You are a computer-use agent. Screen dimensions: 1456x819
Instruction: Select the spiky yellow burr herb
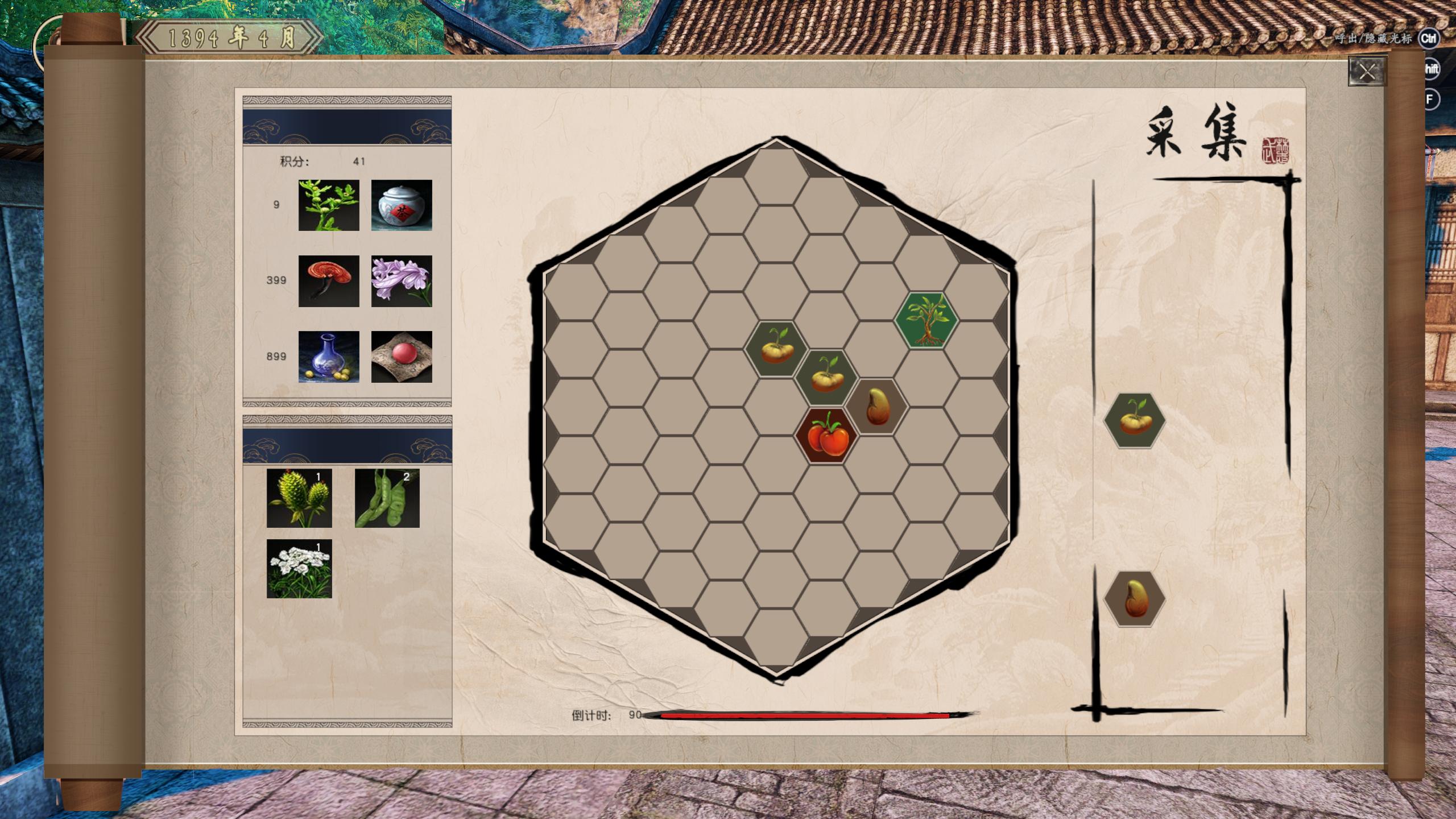coord(299,498)
